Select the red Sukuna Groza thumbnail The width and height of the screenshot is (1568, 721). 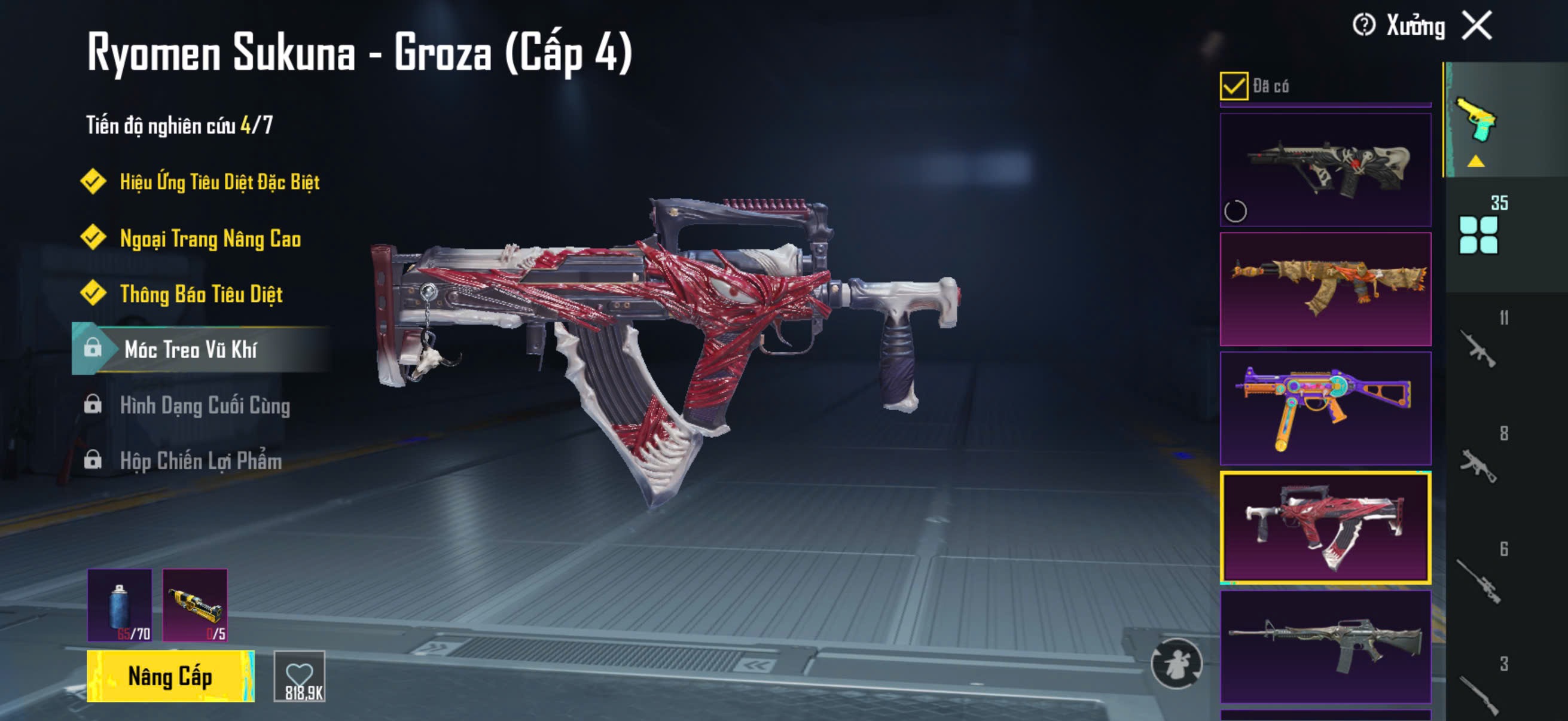coord(1325,527)
